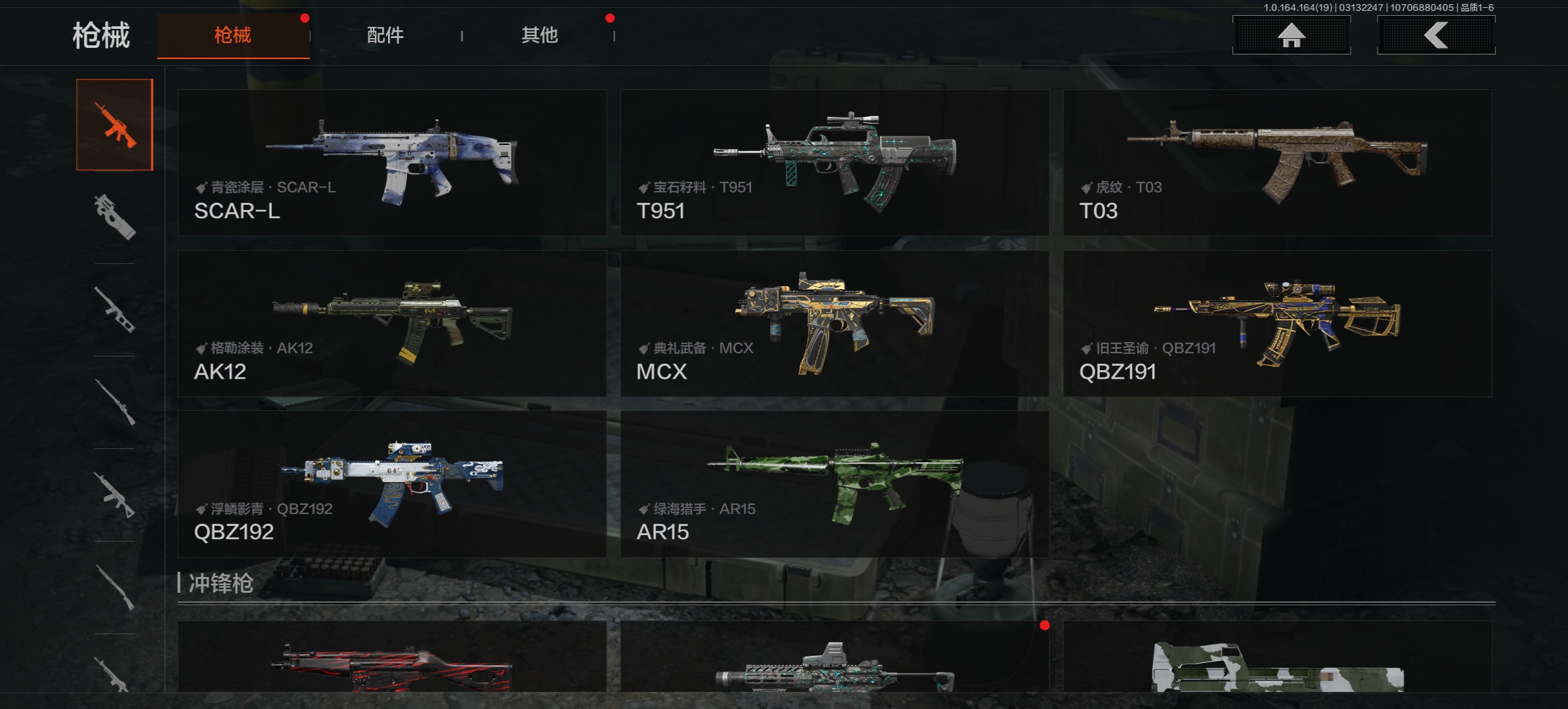
Task: Switch to the 枪械 tab
Action: (233, 35)
